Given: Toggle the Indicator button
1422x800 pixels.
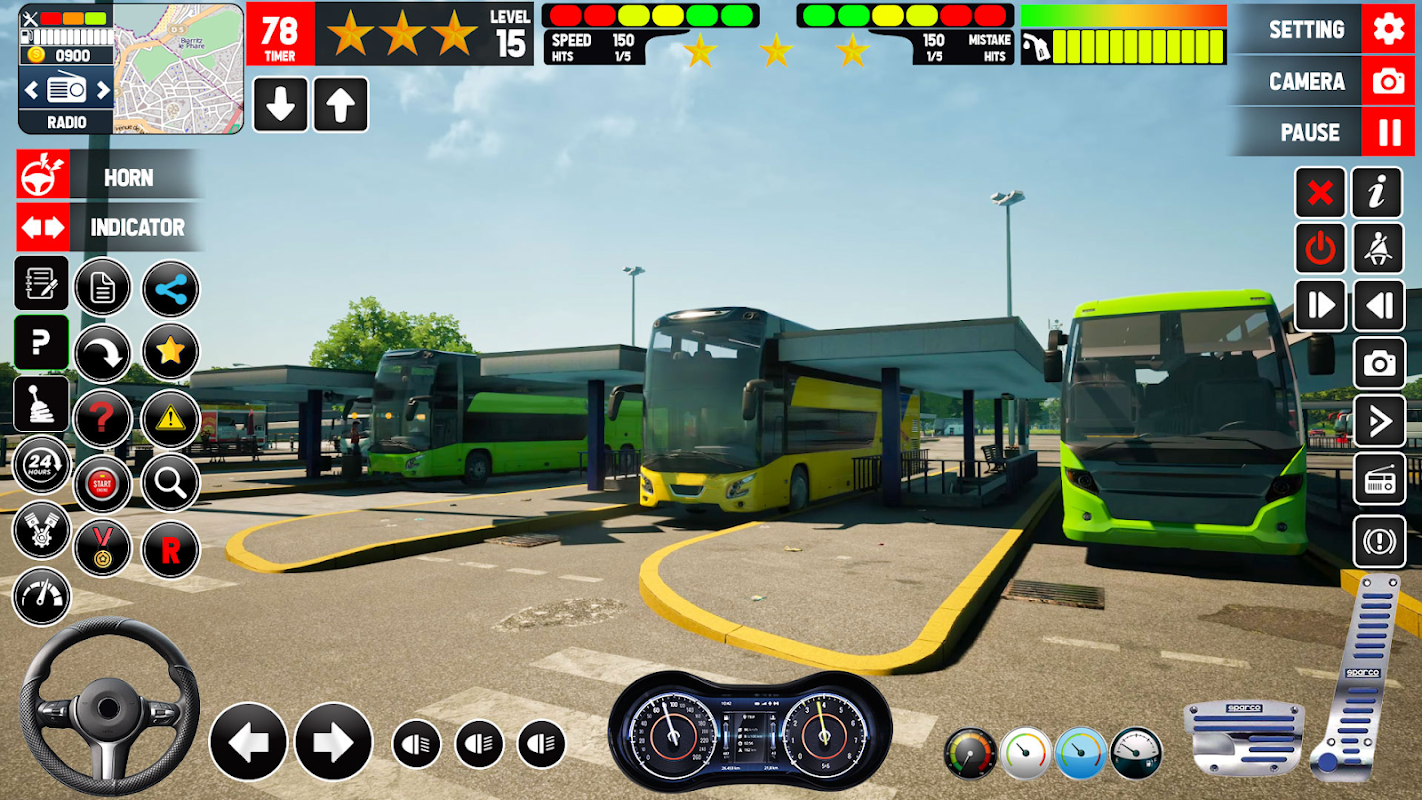Looking at the screenshot, I should [x=110, y=227].
